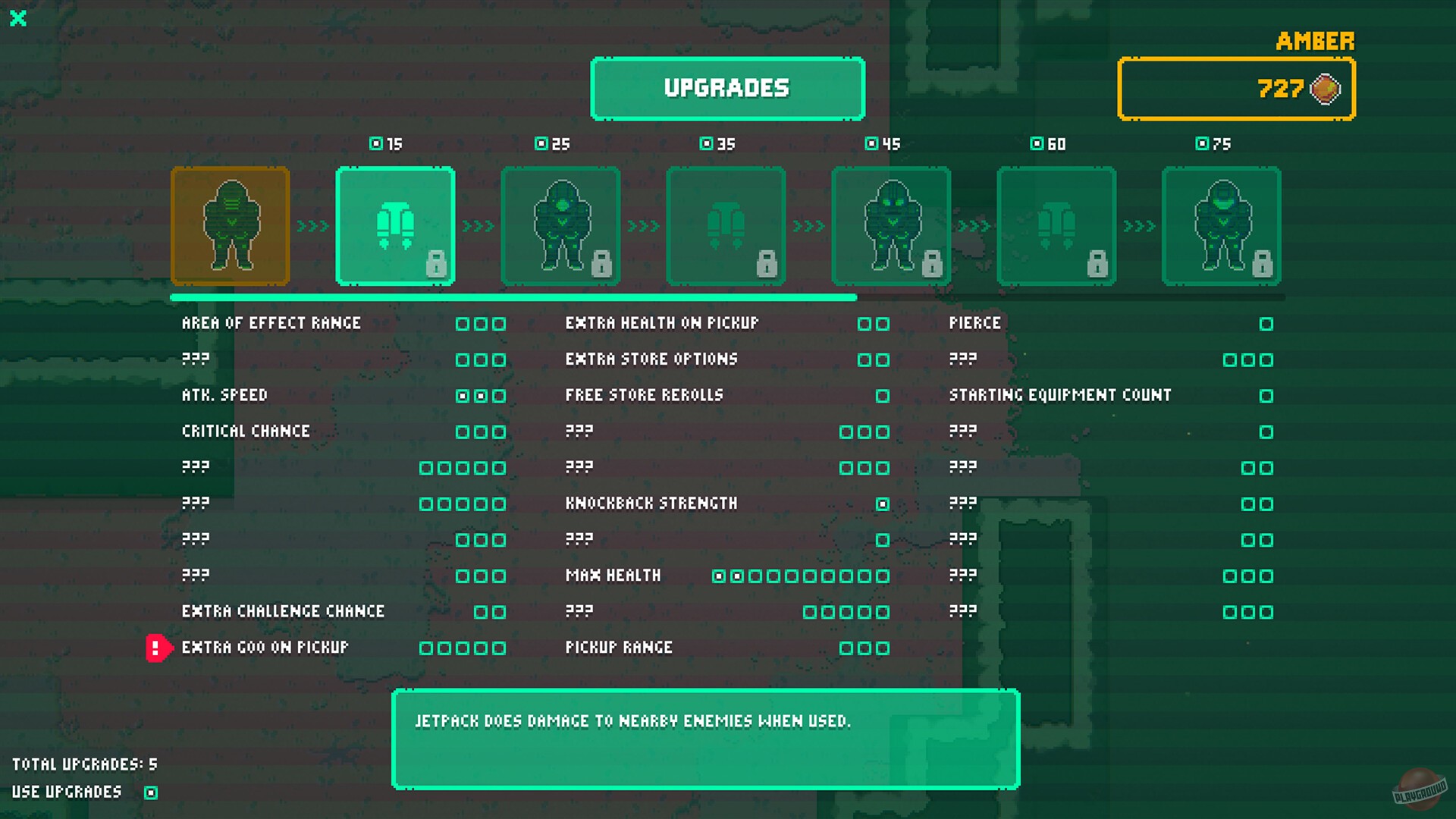Image resolution: width=1456 pixels, height=819 pixels.
Task: Click the tier 45 armored suit icon
Action: [891, 226]
